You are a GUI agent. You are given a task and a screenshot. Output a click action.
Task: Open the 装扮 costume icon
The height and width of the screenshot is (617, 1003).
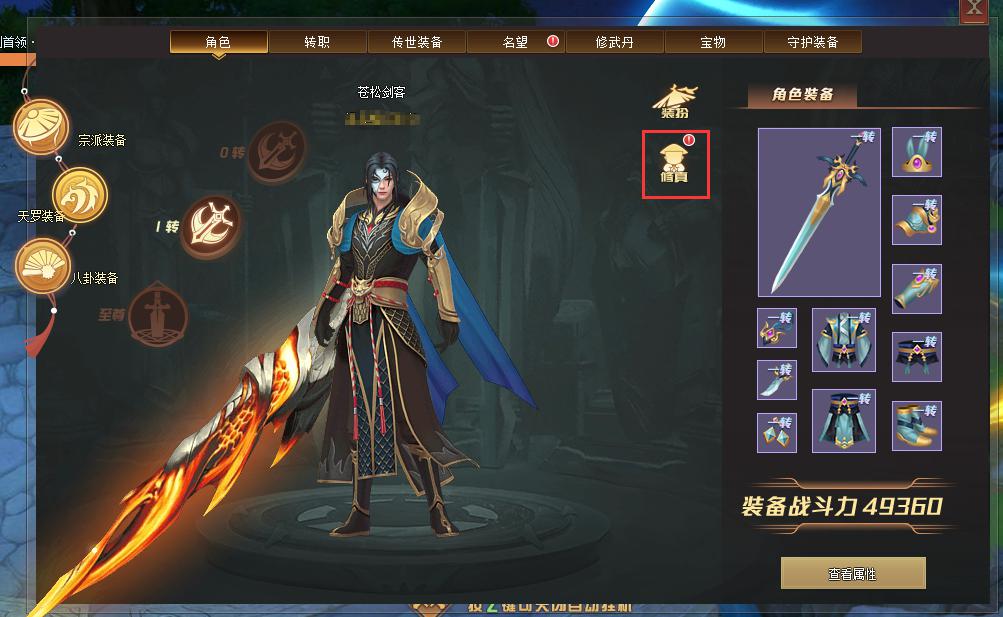[675, 100]
